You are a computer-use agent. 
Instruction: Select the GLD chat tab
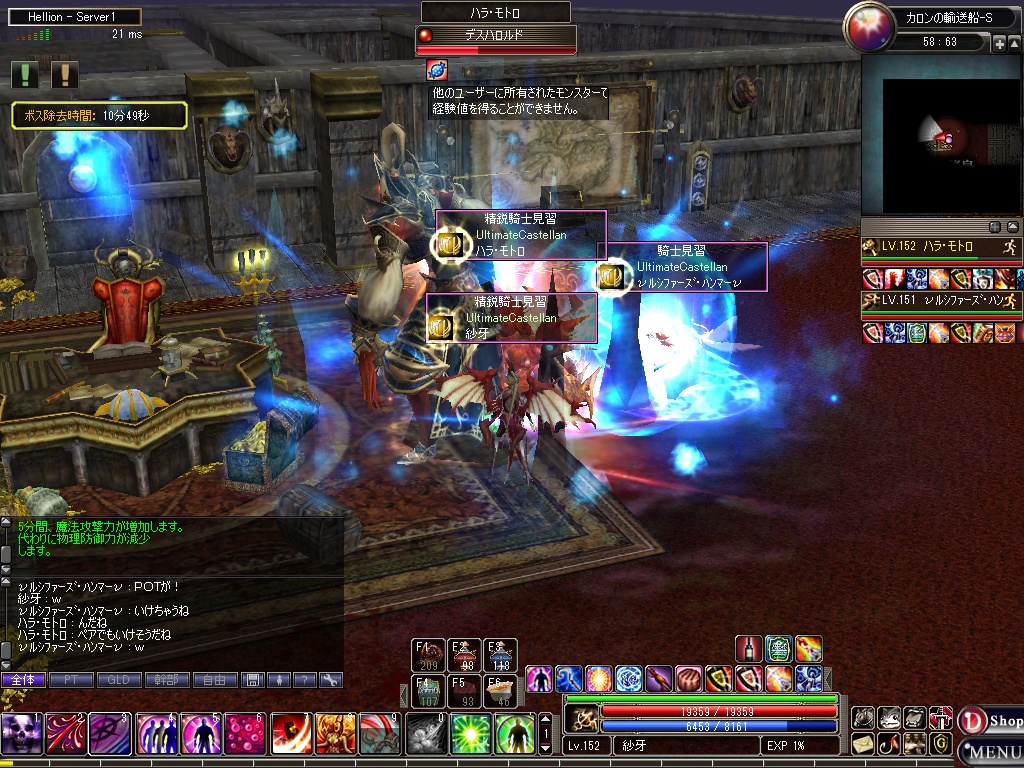119,680
